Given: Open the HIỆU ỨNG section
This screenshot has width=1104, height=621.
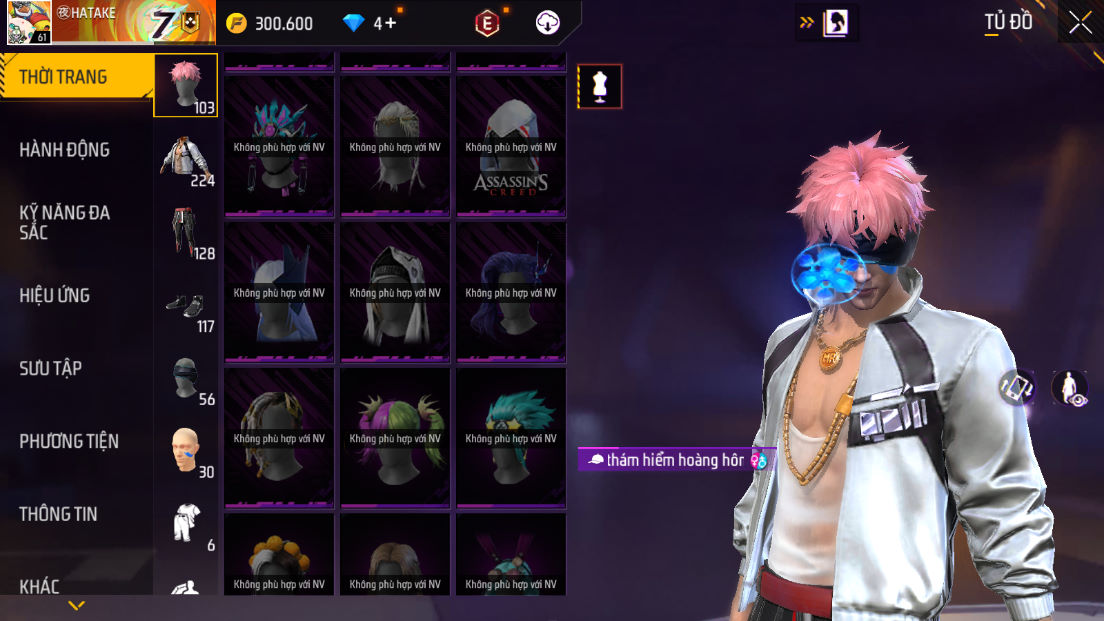Looking at the screenshot, I should [55, 295].
